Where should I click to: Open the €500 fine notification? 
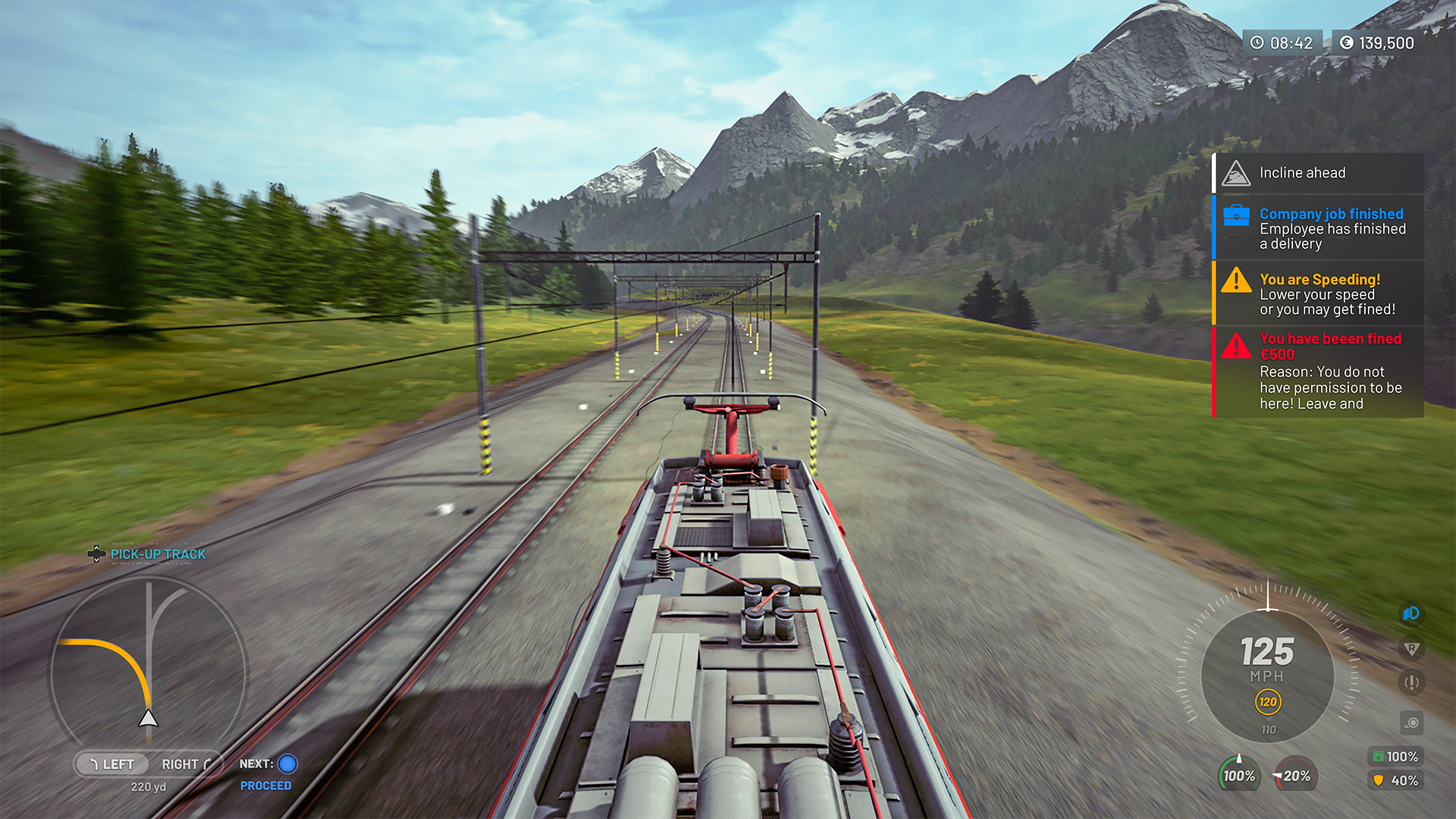pos(1318,372)
